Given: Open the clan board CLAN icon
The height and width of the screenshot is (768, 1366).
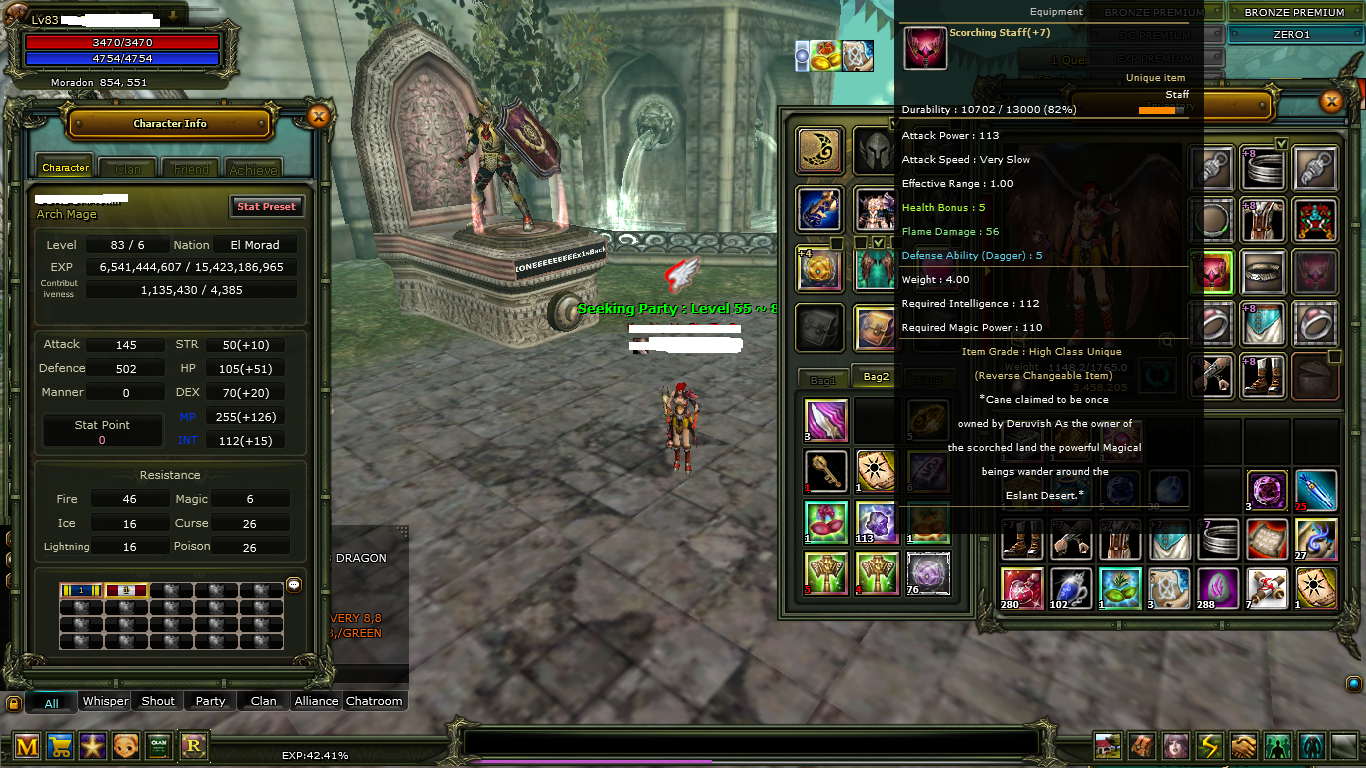Looking at the screenshot, I should [160, 745].
